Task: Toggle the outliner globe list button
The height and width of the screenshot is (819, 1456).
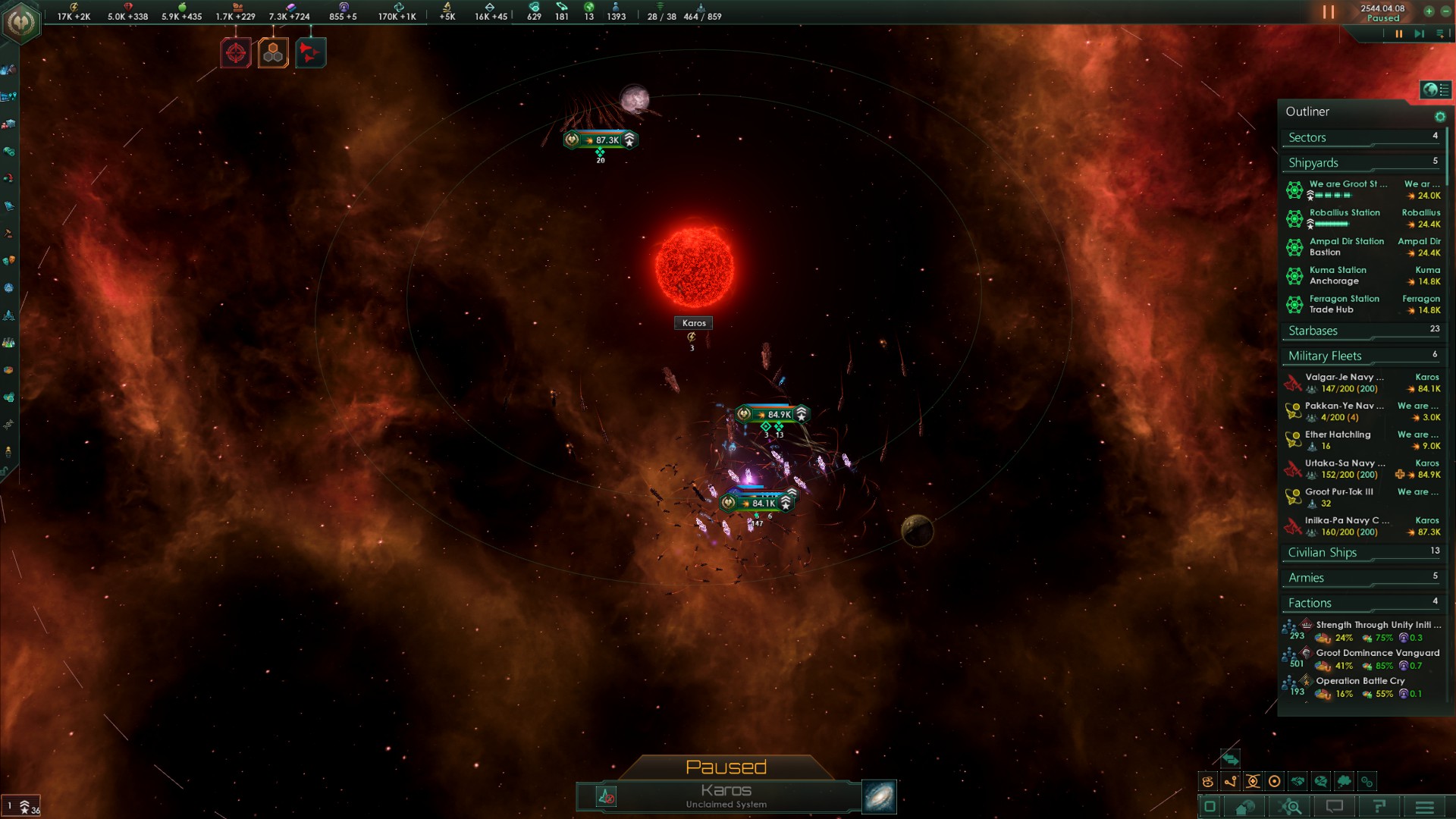Action: pyautogui.click(x=1436, y=89)
